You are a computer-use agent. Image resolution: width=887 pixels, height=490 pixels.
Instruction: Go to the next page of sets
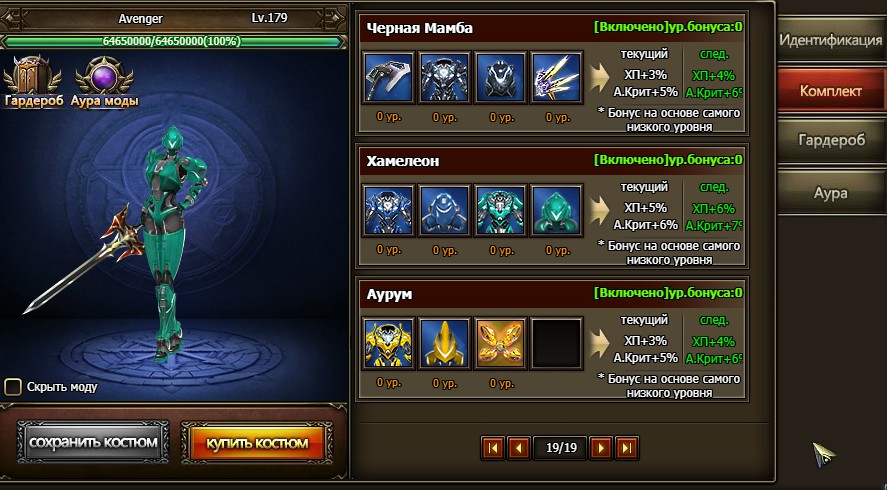click(600, 448)
